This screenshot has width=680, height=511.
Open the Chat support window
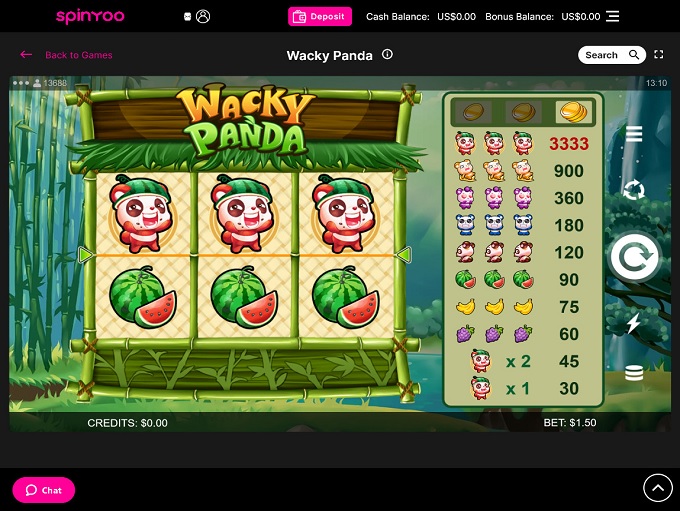click(x=43, y=490)
